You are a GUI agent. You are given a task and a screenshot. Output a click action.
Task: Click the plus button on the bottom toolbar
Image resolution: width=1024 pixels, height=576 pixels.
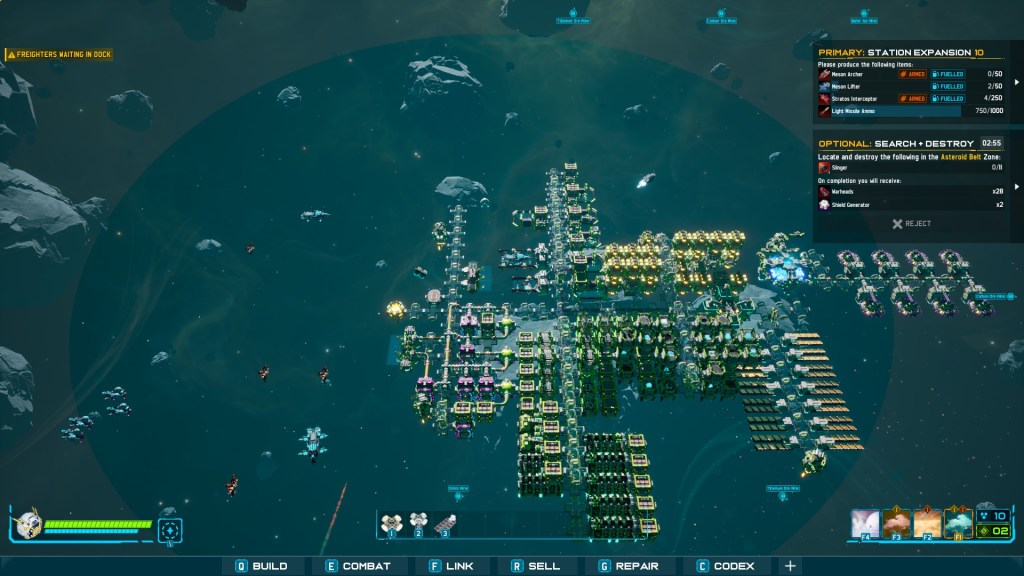click(x=790, y=566)
